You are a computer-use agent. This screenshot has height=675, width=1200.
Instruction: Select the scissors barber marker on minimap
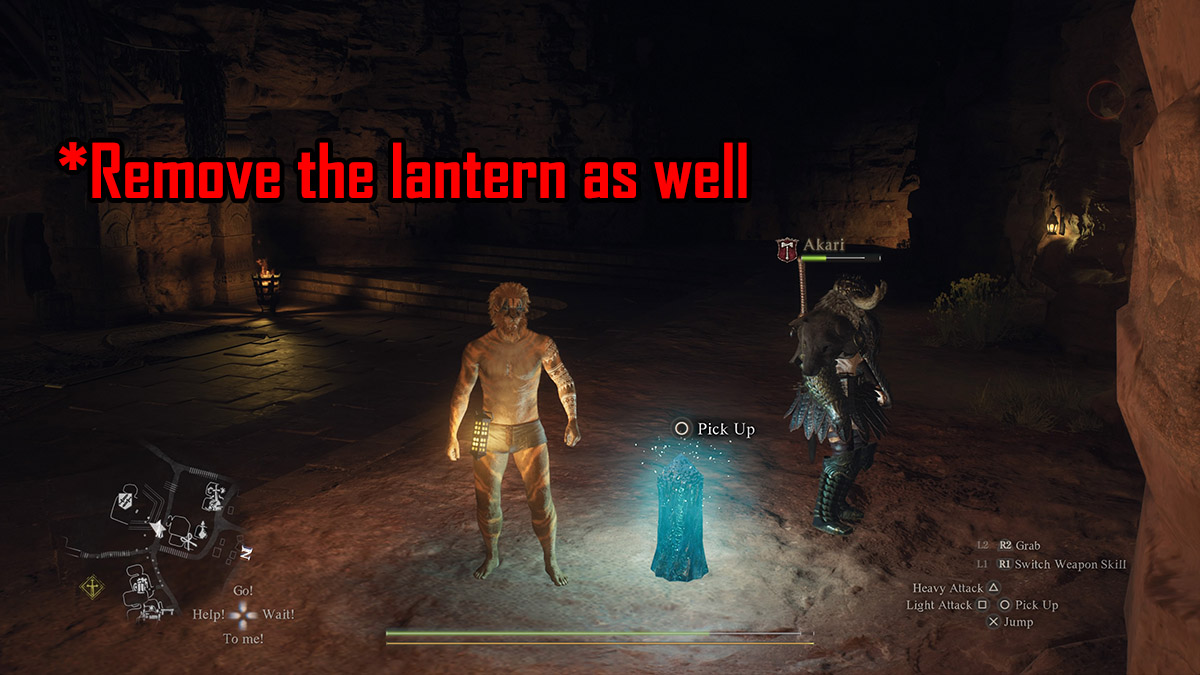(189, 540)
